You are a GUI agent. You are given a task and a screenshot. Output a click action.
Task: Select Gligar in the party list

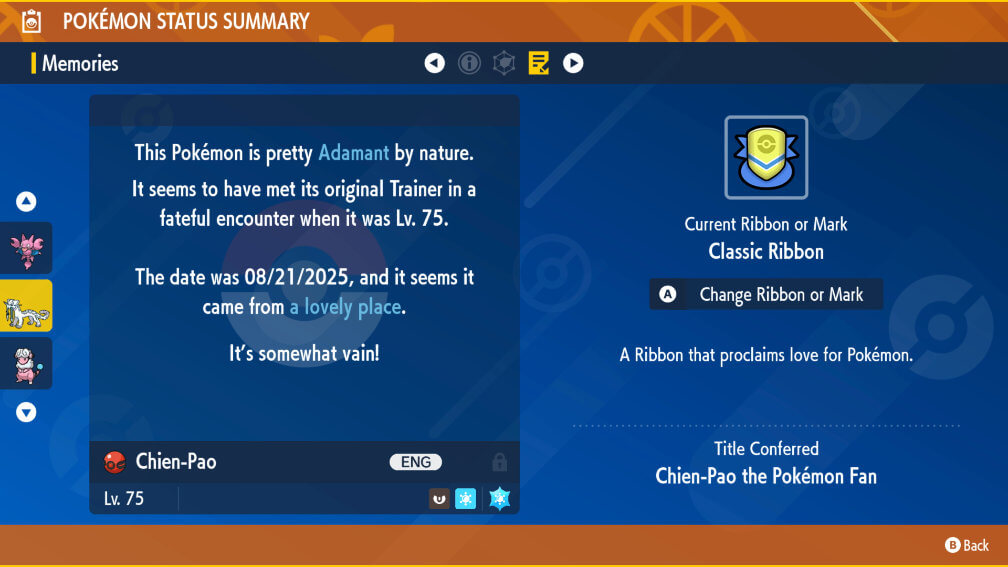coord(26,248)
